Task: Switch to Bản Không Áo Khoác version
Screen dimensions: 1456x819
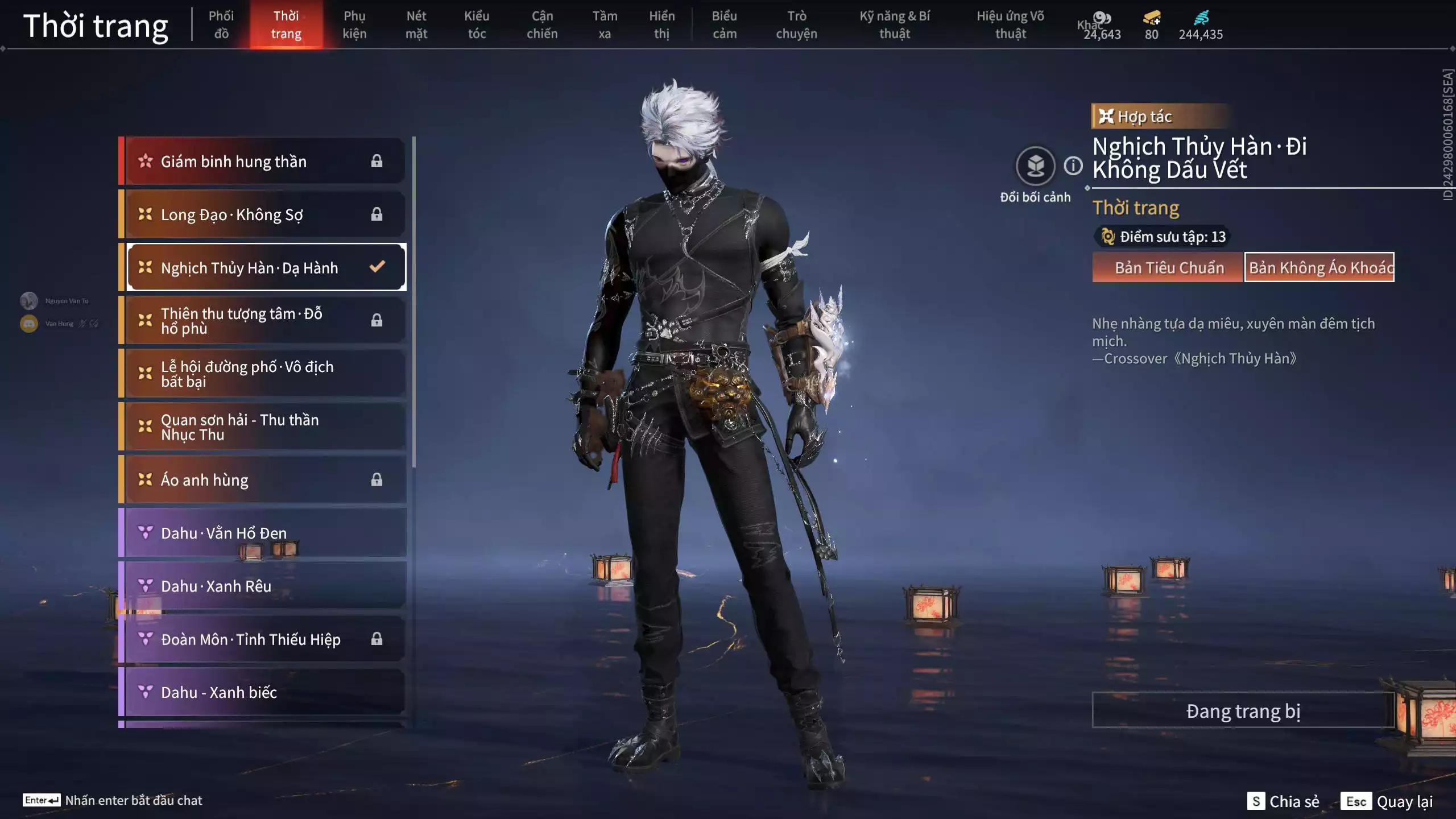Action: [x=1319, y=267]
